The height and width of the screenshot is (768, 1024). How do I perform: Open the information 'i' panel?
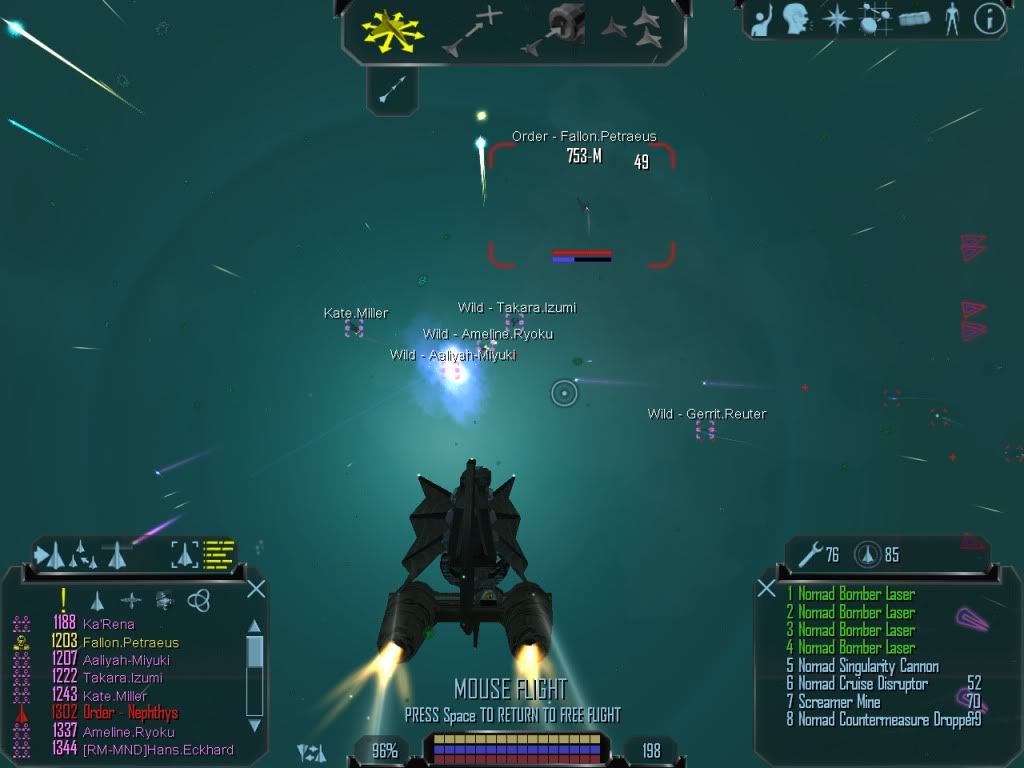coord(989,19)
